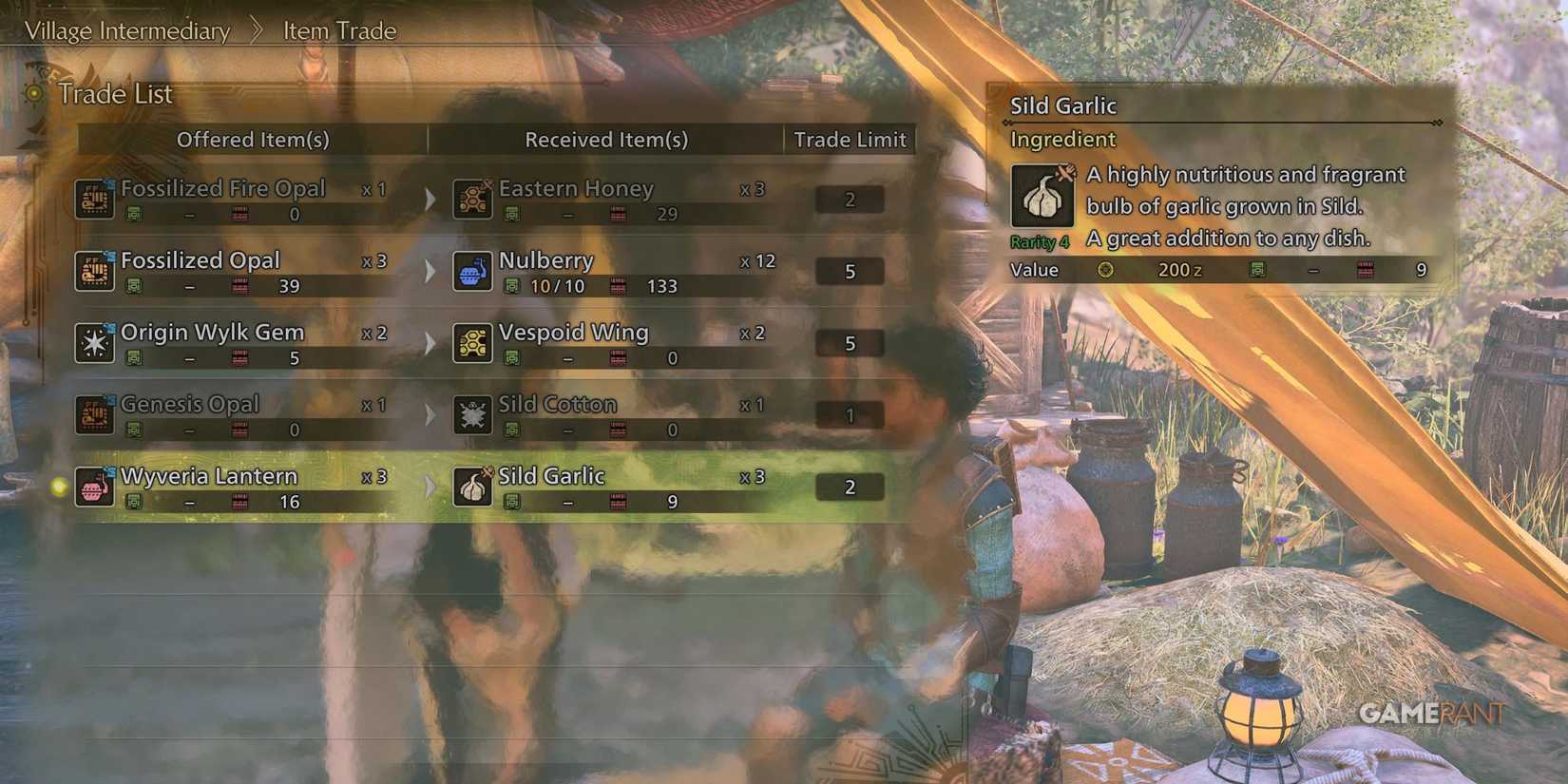Click the sun icon beside Trade List

coord(31,94)
